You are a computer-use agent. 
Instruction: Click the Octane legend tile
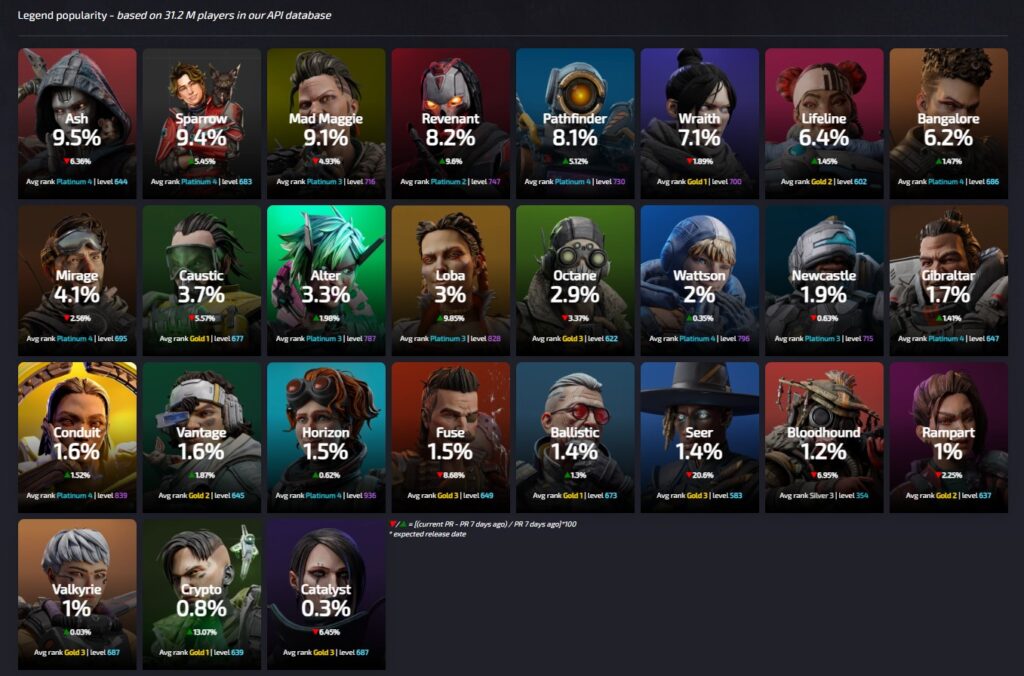(x=575, y=277)
